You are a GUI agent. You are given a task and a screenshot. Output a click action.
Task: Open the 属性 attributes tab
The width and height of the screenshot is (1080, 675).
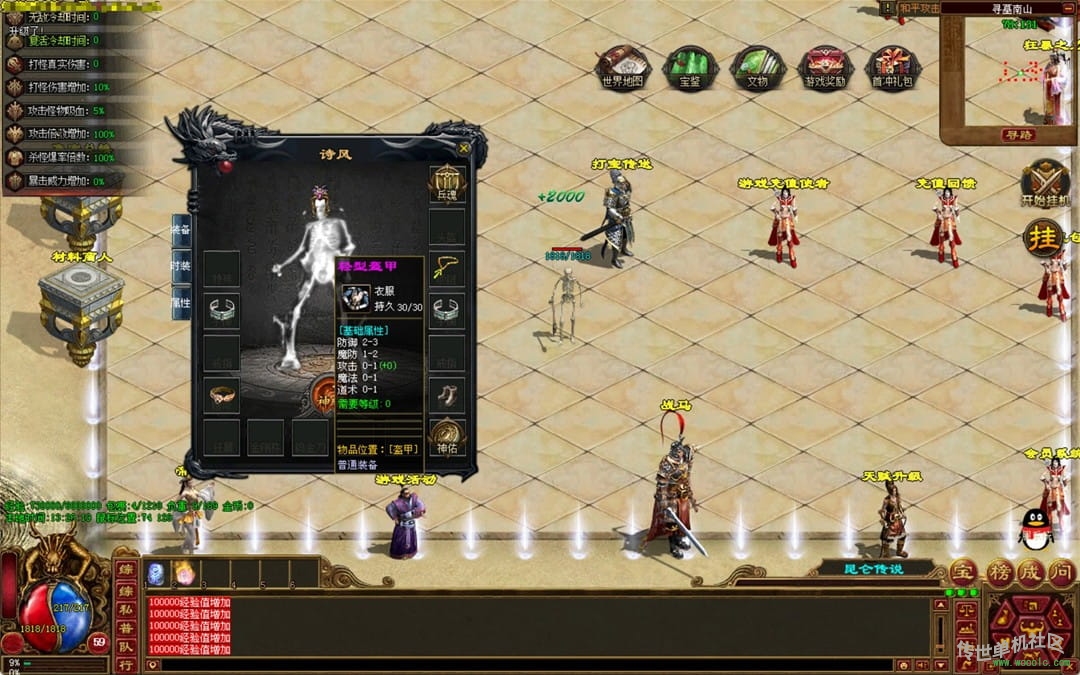click(x=181, y=302)
